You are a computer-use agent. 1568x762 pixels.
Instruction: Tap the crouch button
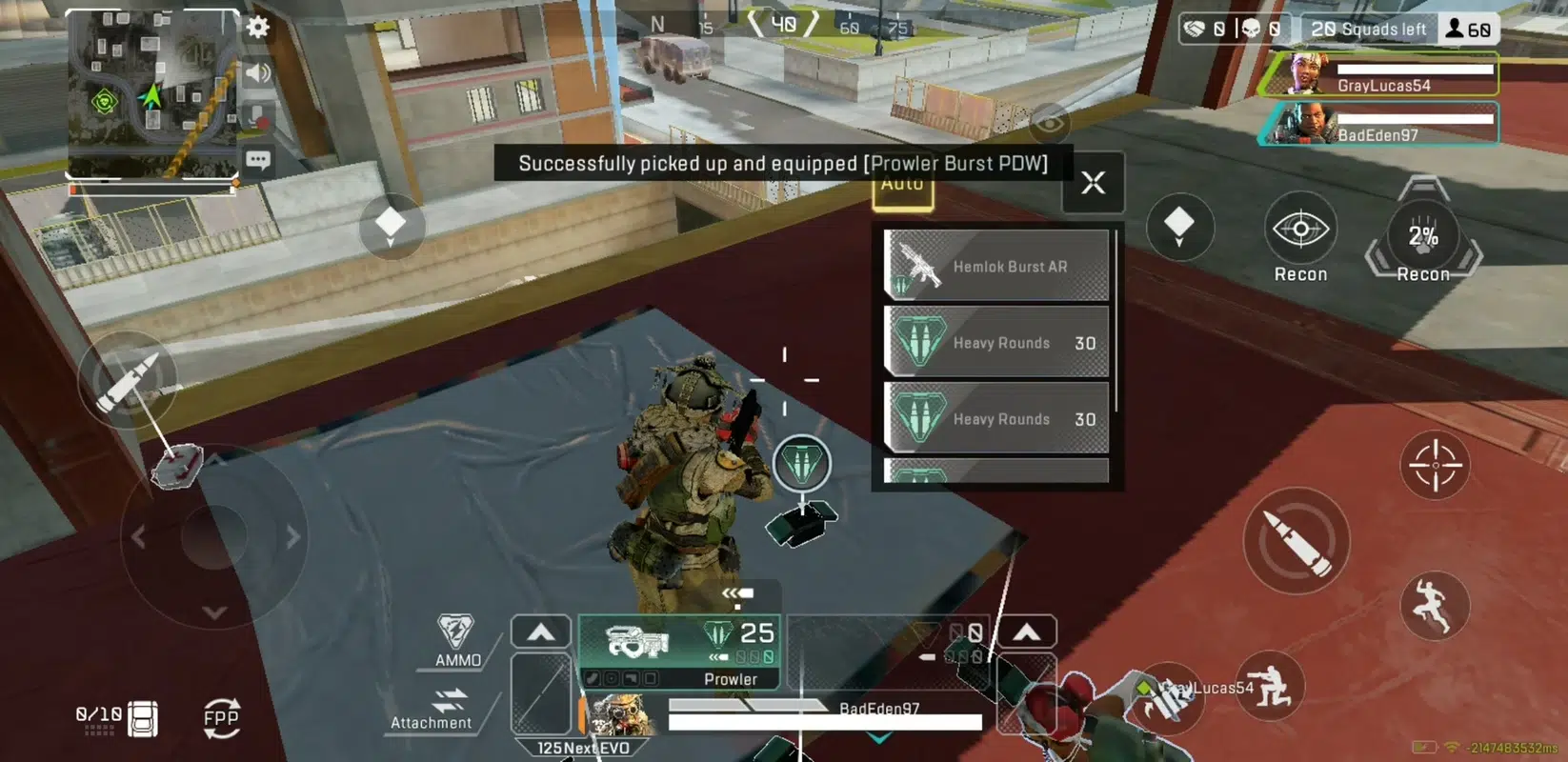pyautogui.click(x=1270, y=686)
